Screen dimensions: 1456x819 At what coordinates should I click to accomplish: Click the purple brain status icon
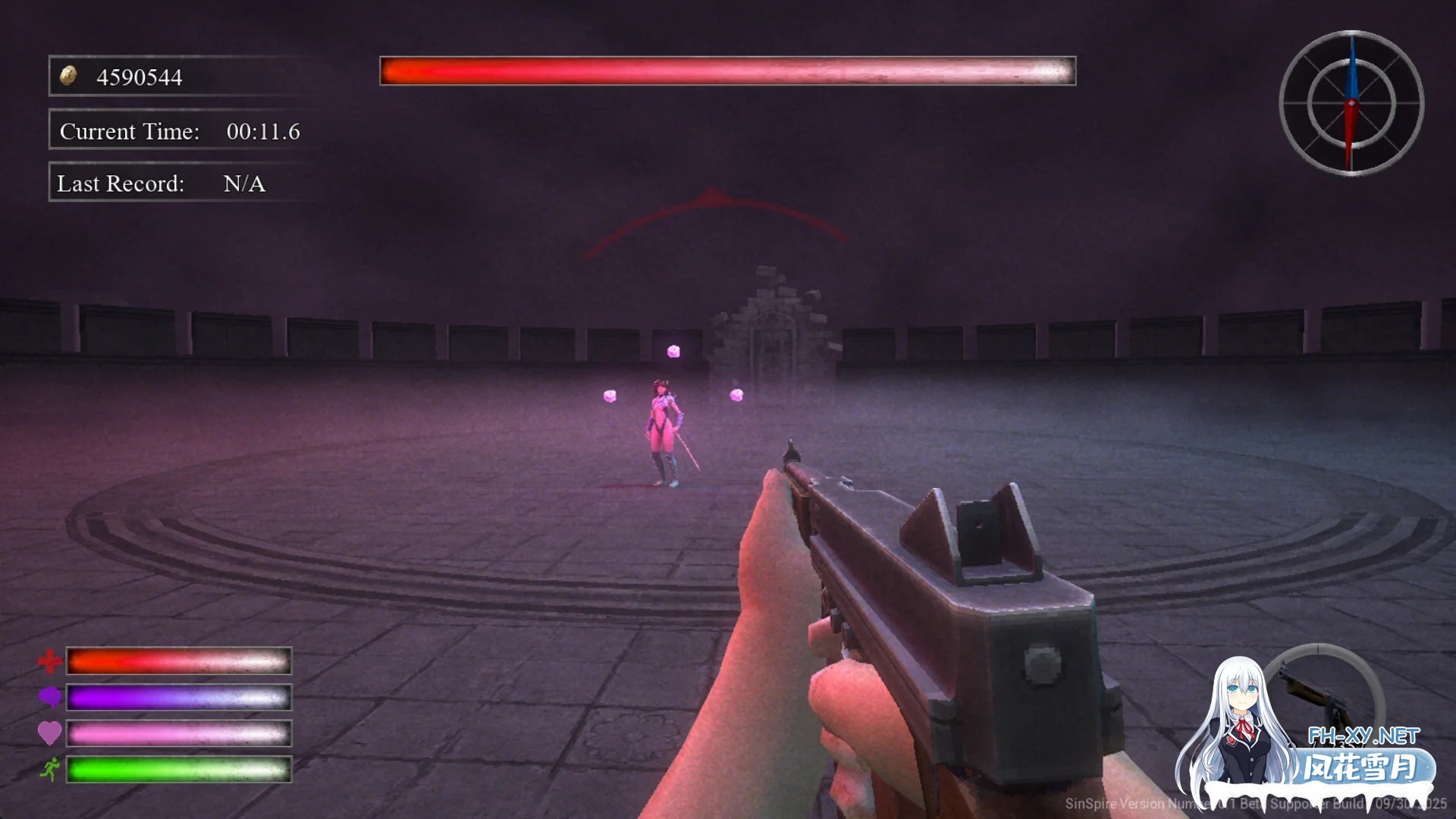click(x=49, y=697)
